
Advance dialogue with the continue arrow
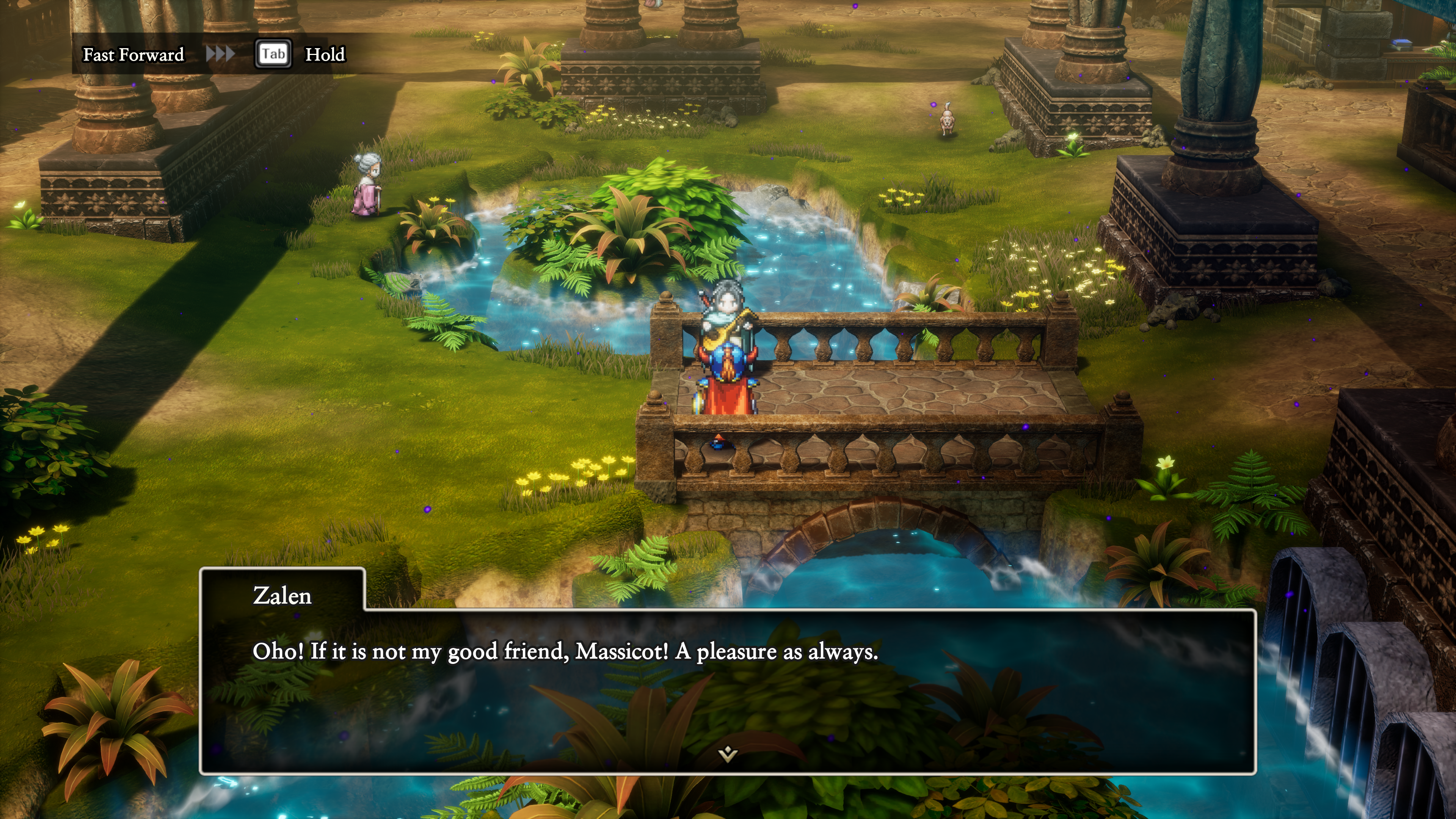728,753
